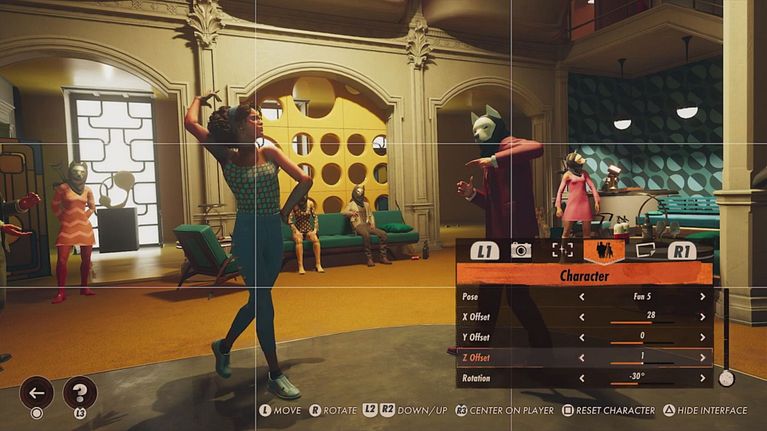Click the X Offset slider bar
This screenshot has width=767, height=431.
pos(642,323)
